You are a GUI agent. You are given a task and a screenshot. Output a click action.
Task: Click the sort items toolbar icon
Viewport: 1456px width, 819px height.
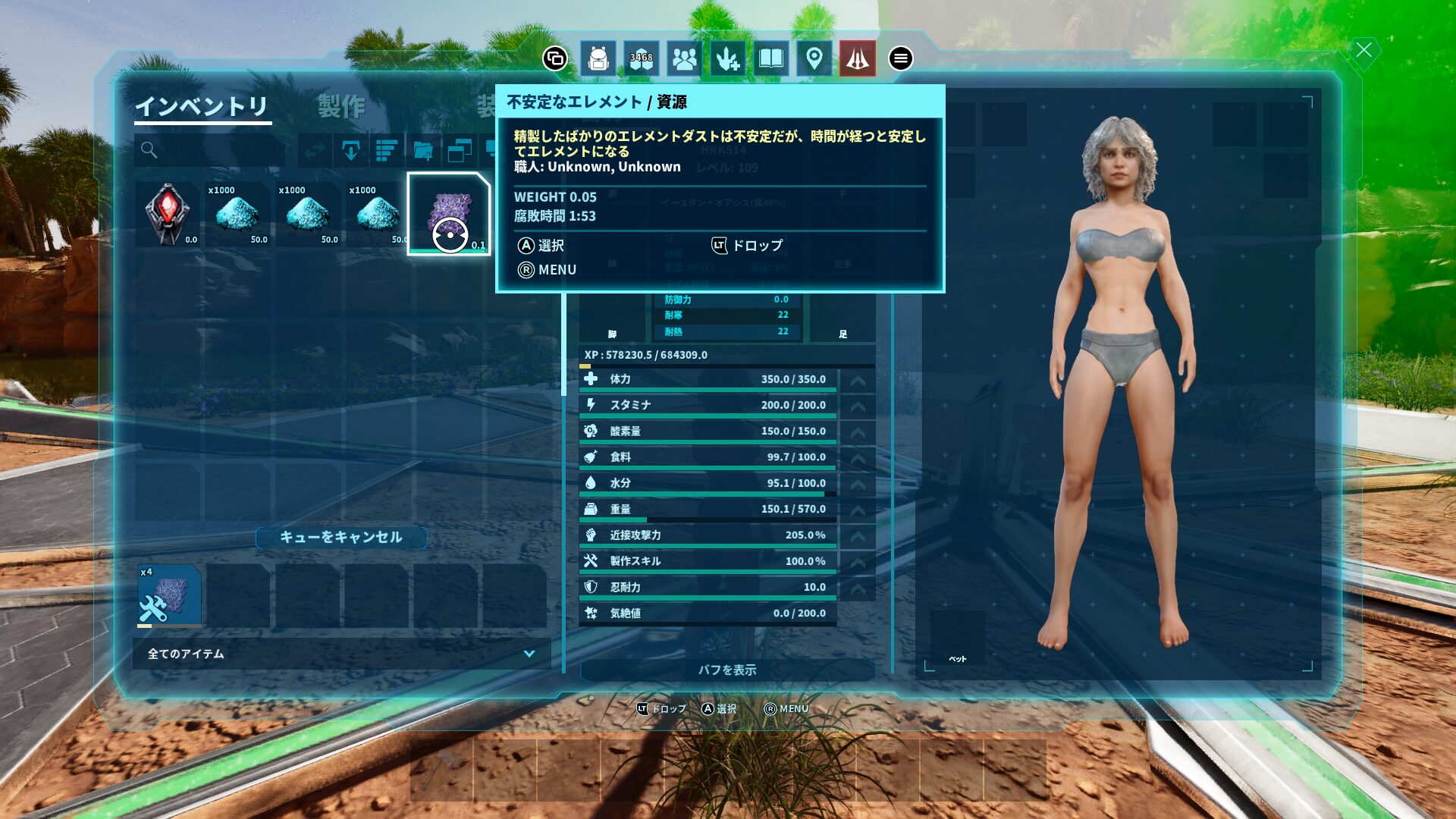tap(387, 150)
